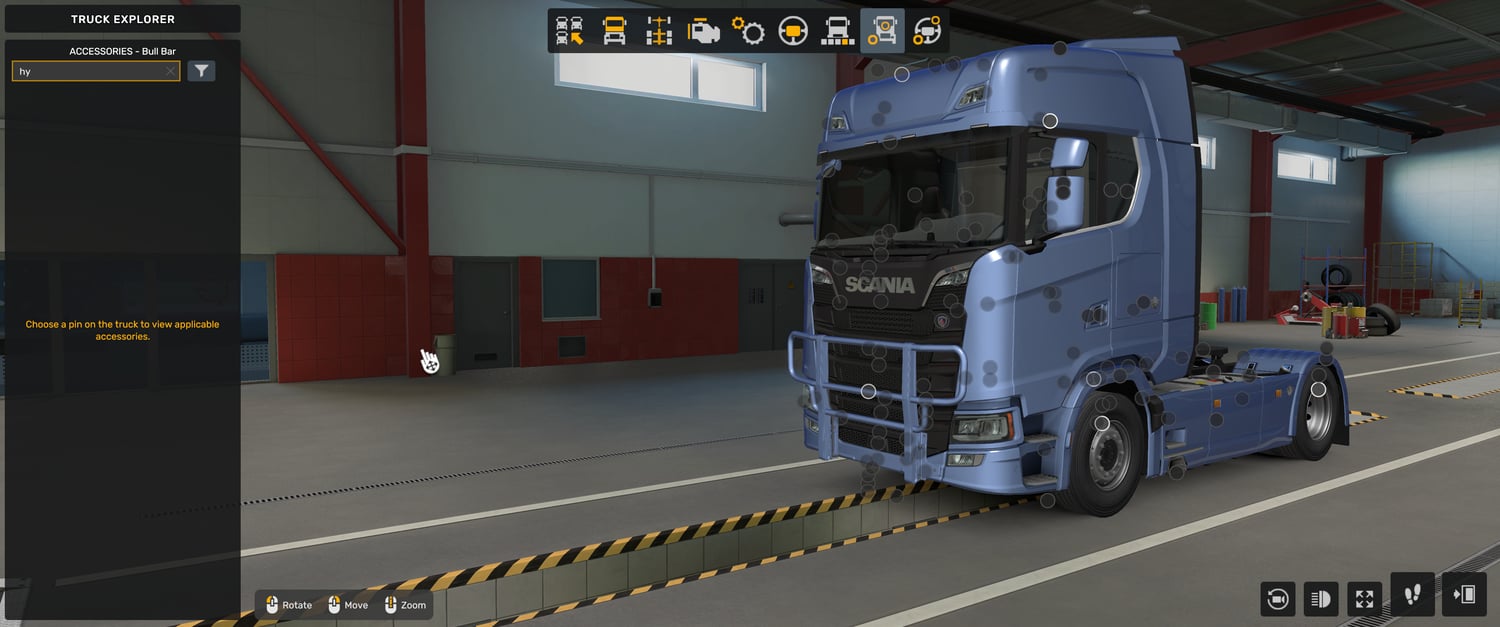Screen dimensions: 1500x627
Task: Click the accessories search text field
Action: (x=90, y=71)
